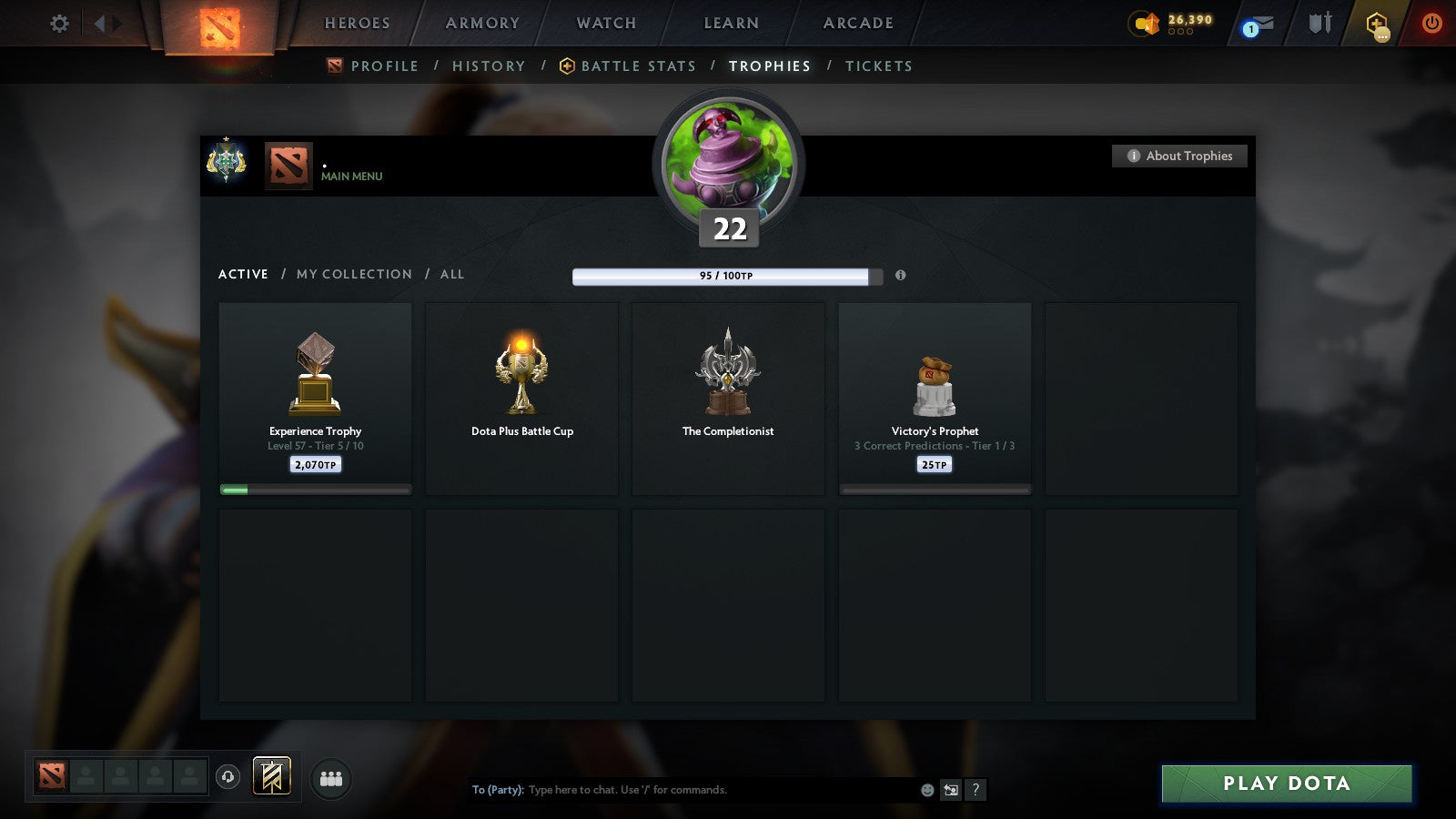Open the settings gear
This screenshot has height=819, width=1456.
point(59,25)
